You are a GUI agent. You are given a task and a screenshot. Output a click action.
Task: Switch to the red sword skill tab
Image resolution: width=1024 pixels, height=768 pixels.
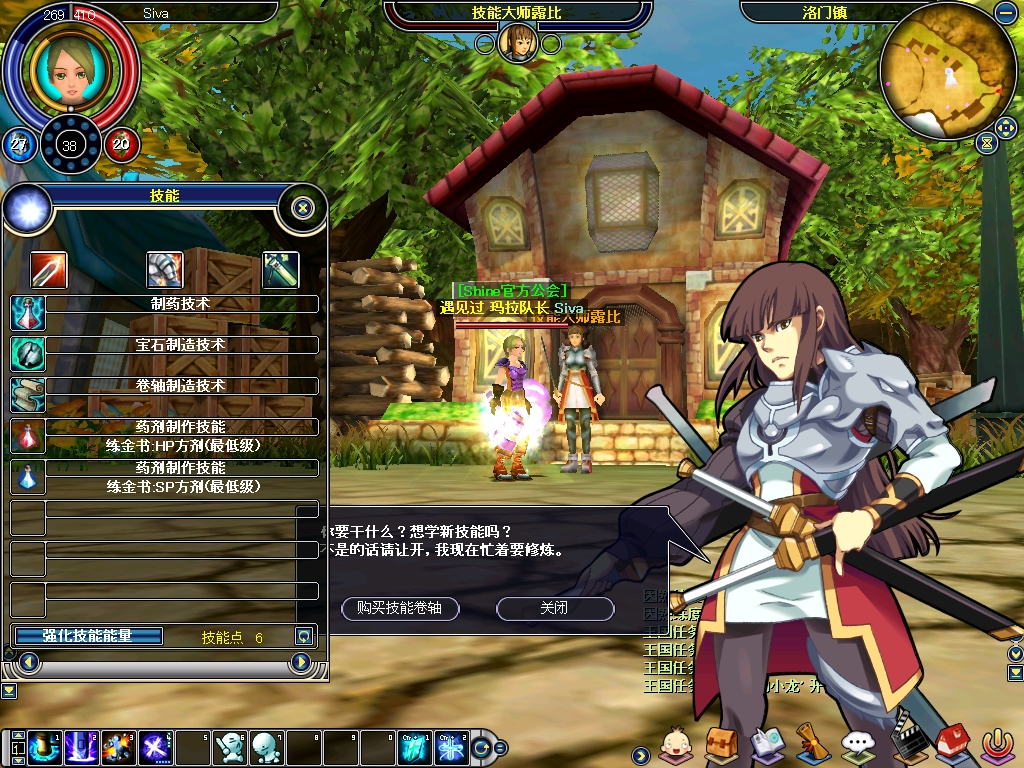pos(48,269)
